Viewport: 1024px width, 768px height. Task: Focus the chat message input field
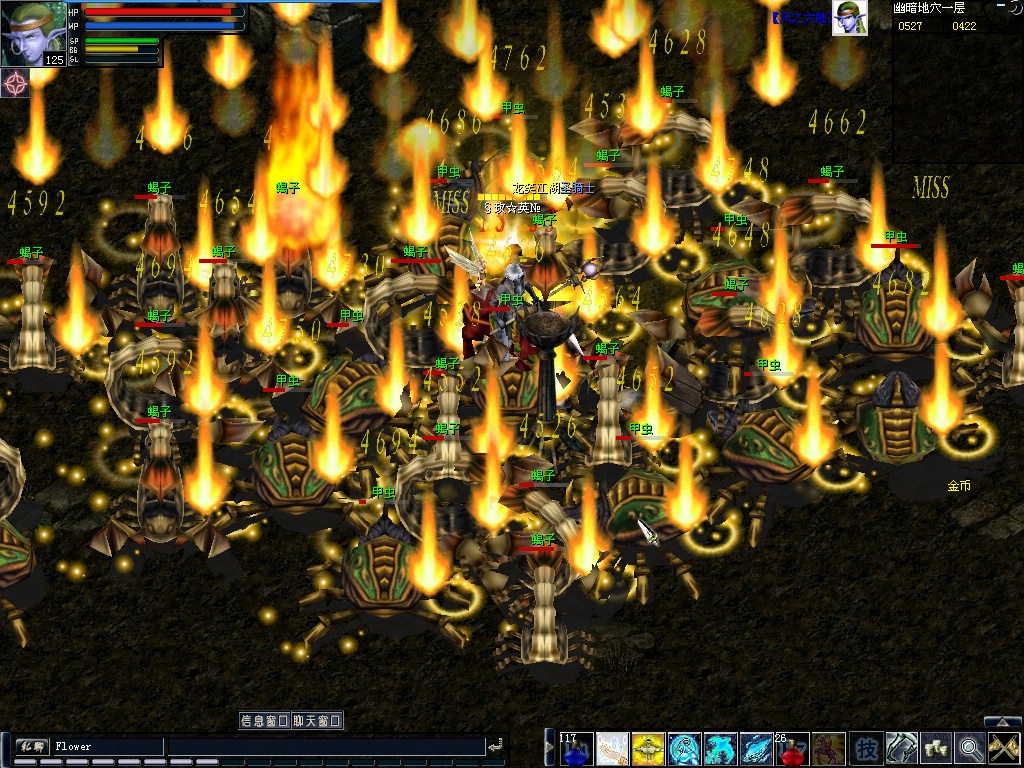click(325, 746)
